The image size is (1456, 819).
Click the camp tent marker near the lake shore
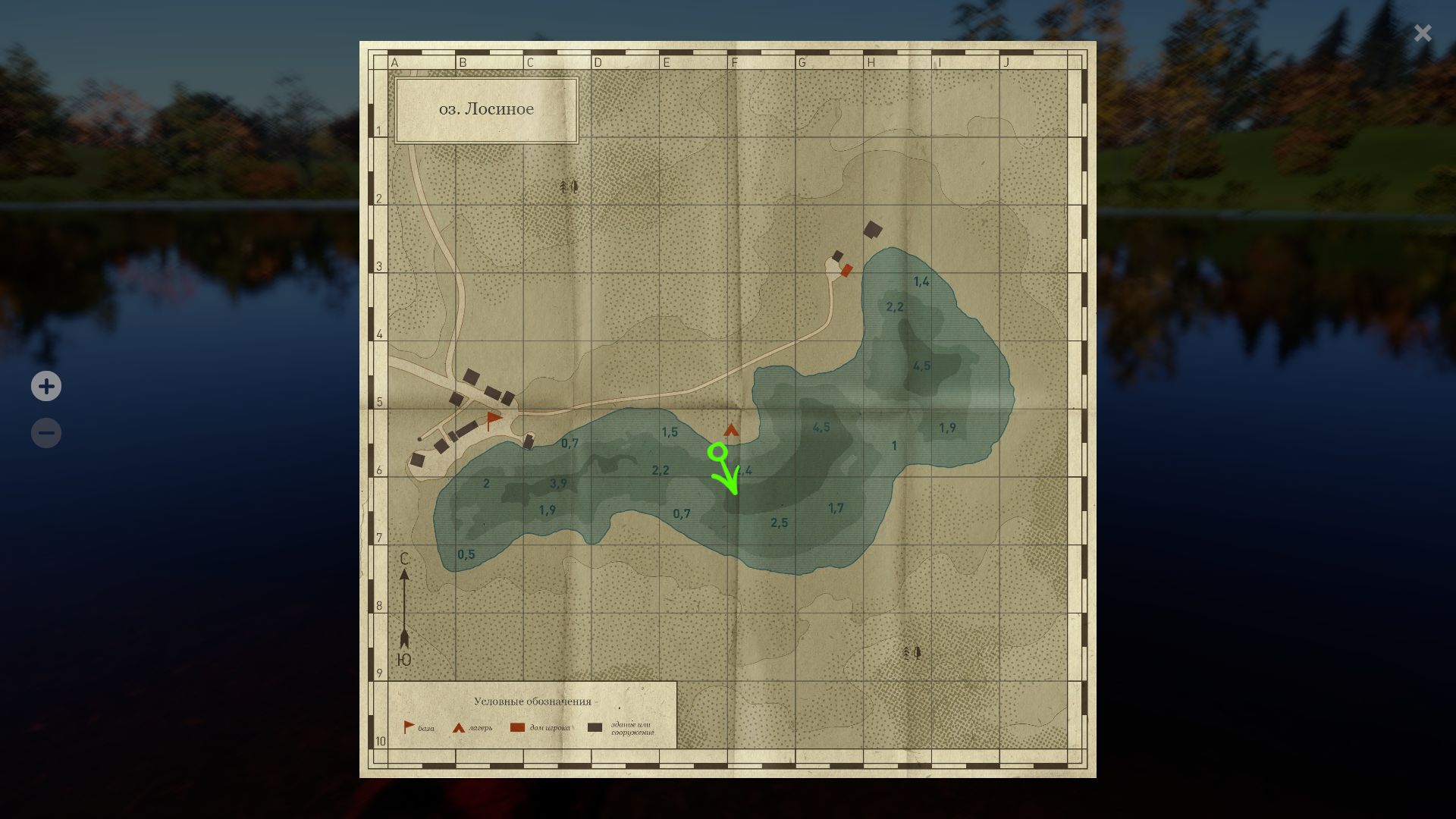click(x=731, y=430)
